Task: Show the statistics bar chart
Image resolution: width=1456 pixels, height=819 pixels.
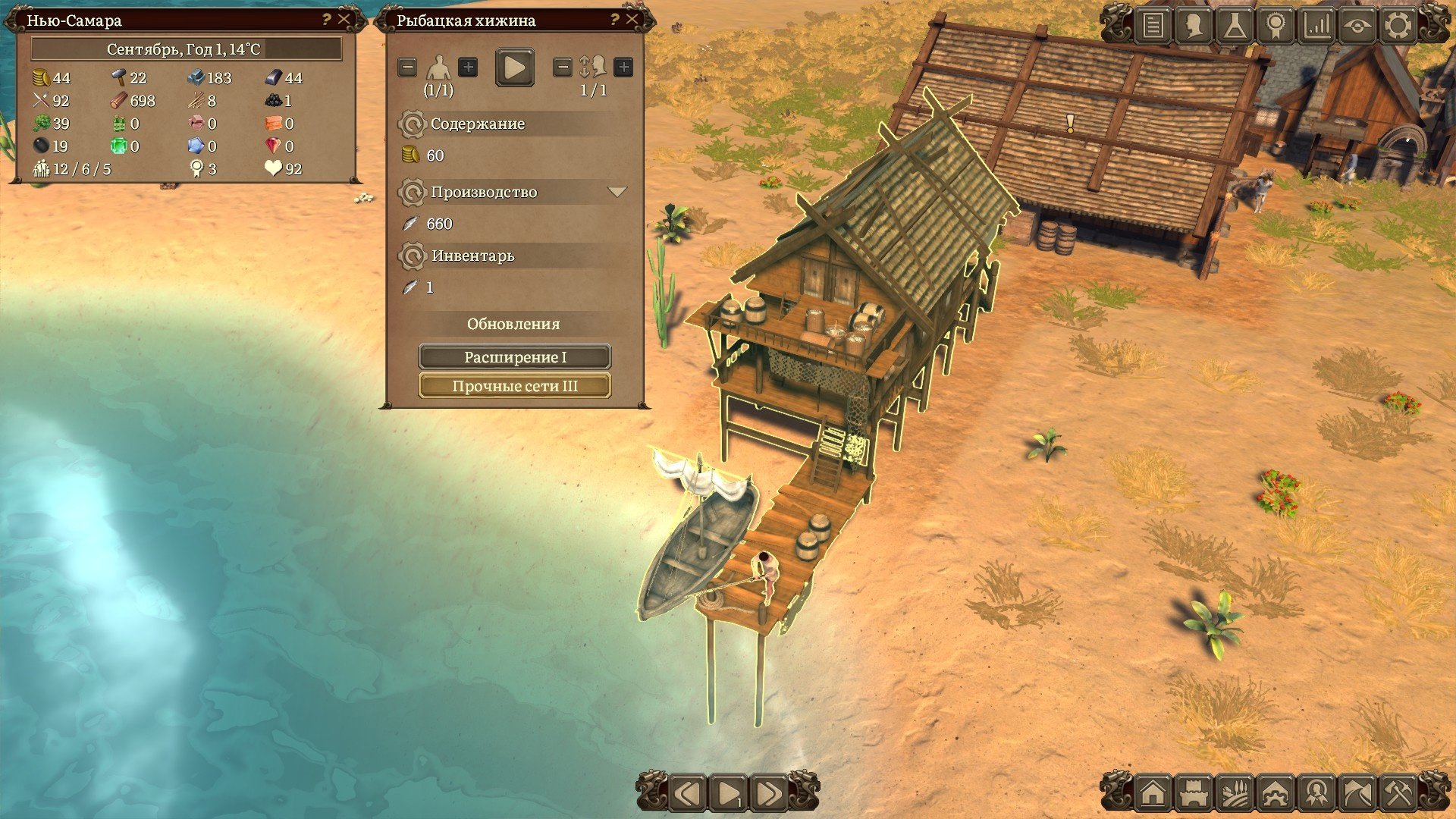Action: coord(1316,26)
